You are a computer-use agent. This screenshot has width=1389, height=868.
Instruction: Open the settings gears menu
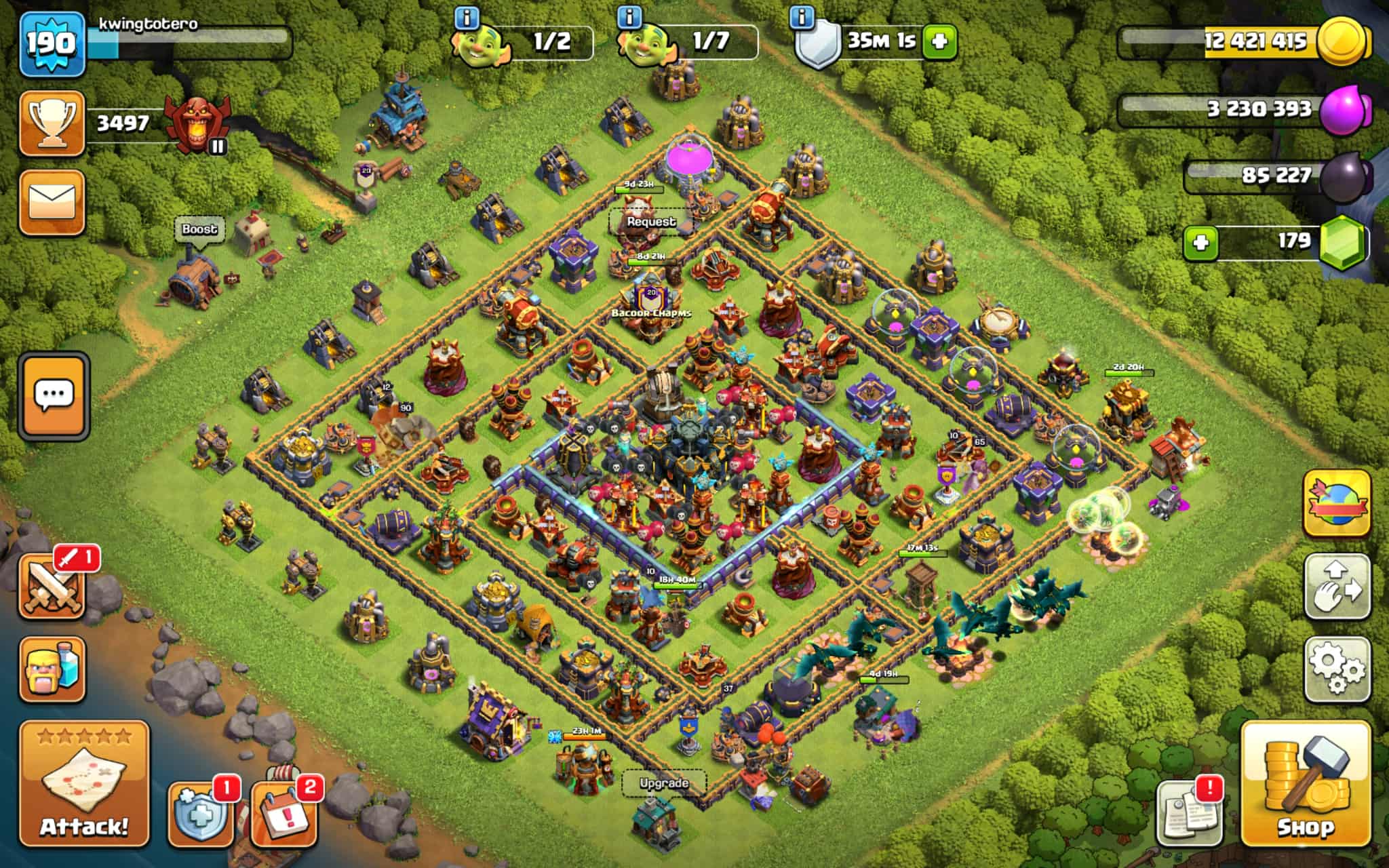click(x=1337, y=669)
